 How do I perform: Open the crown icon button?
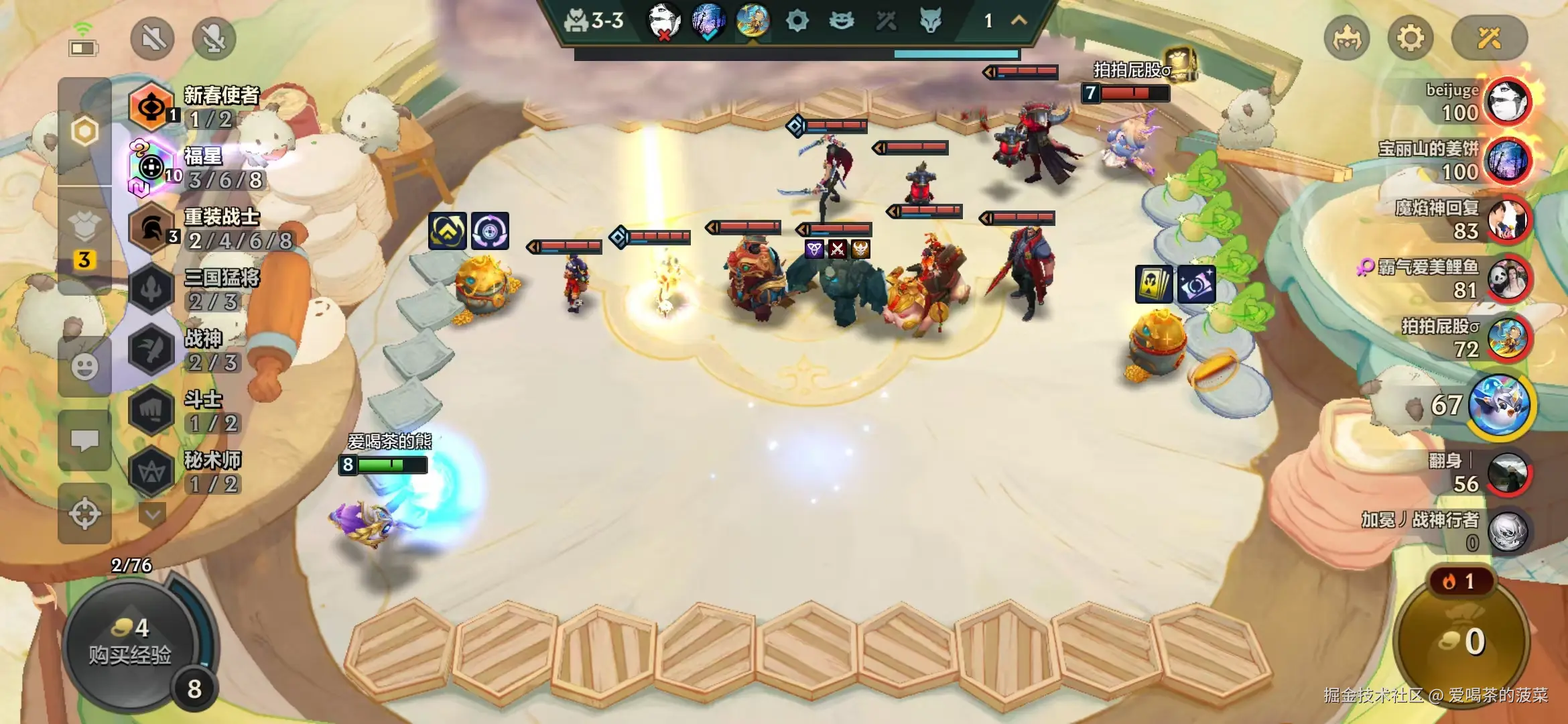coord(1347,38)
